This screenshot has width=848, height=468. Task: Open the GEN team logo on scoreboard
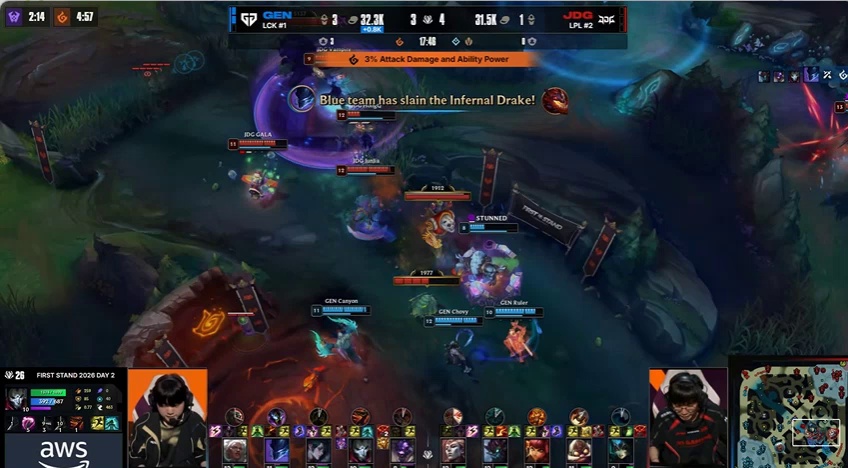pos(247,19)
